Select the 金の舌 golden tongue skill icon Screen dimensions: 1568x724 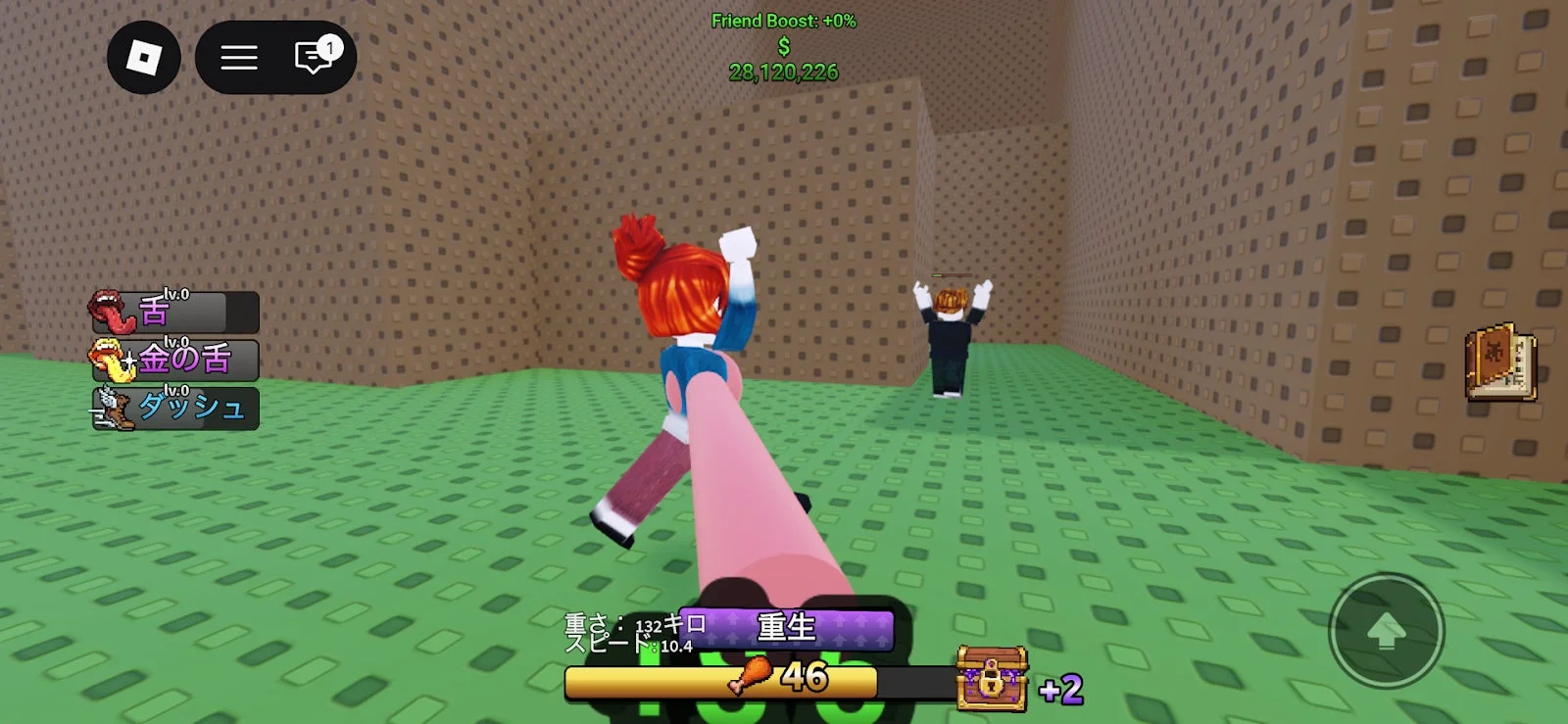pos(110,362)
